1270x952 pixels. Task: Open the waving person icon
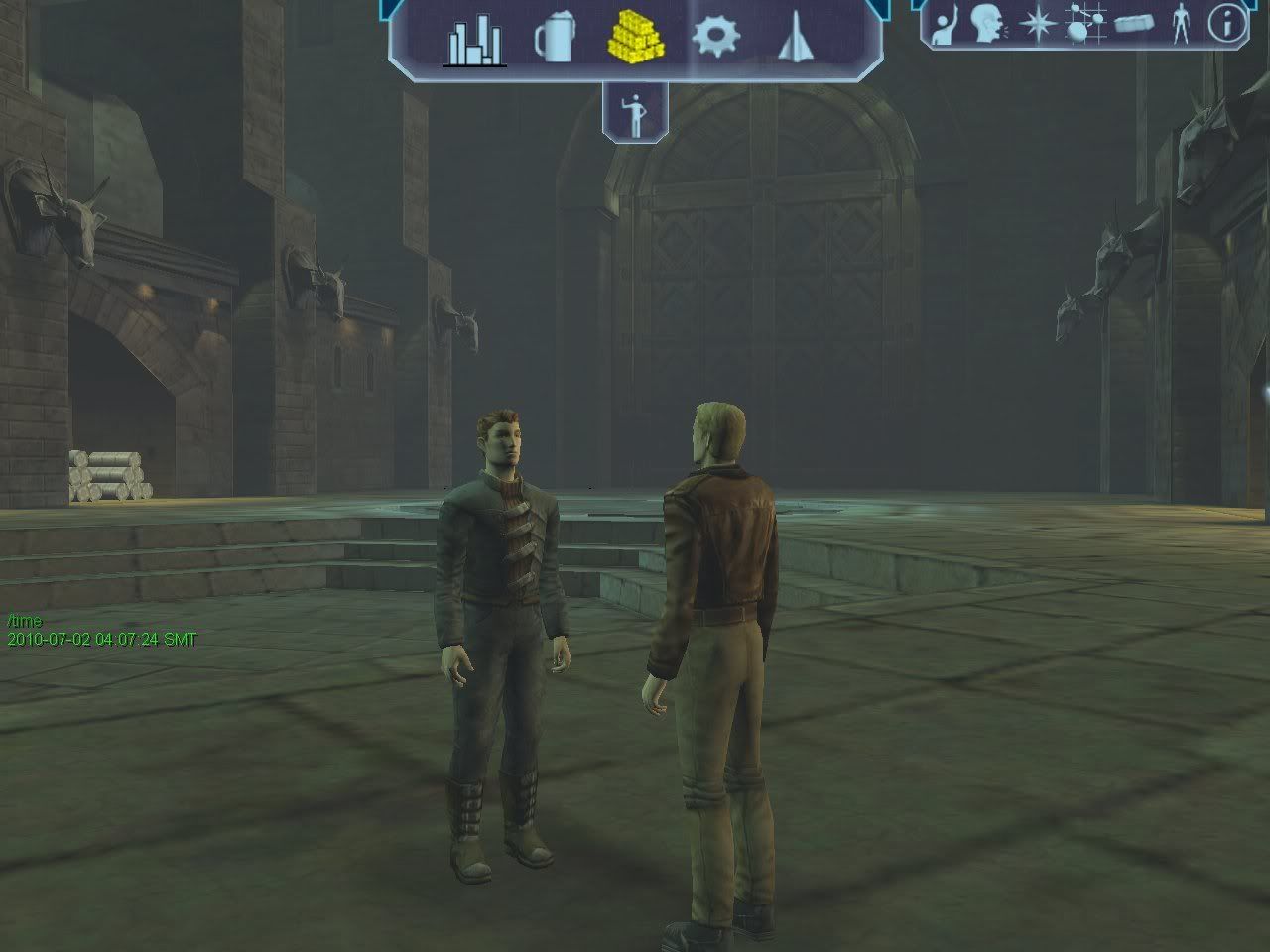tap(944, 24)
